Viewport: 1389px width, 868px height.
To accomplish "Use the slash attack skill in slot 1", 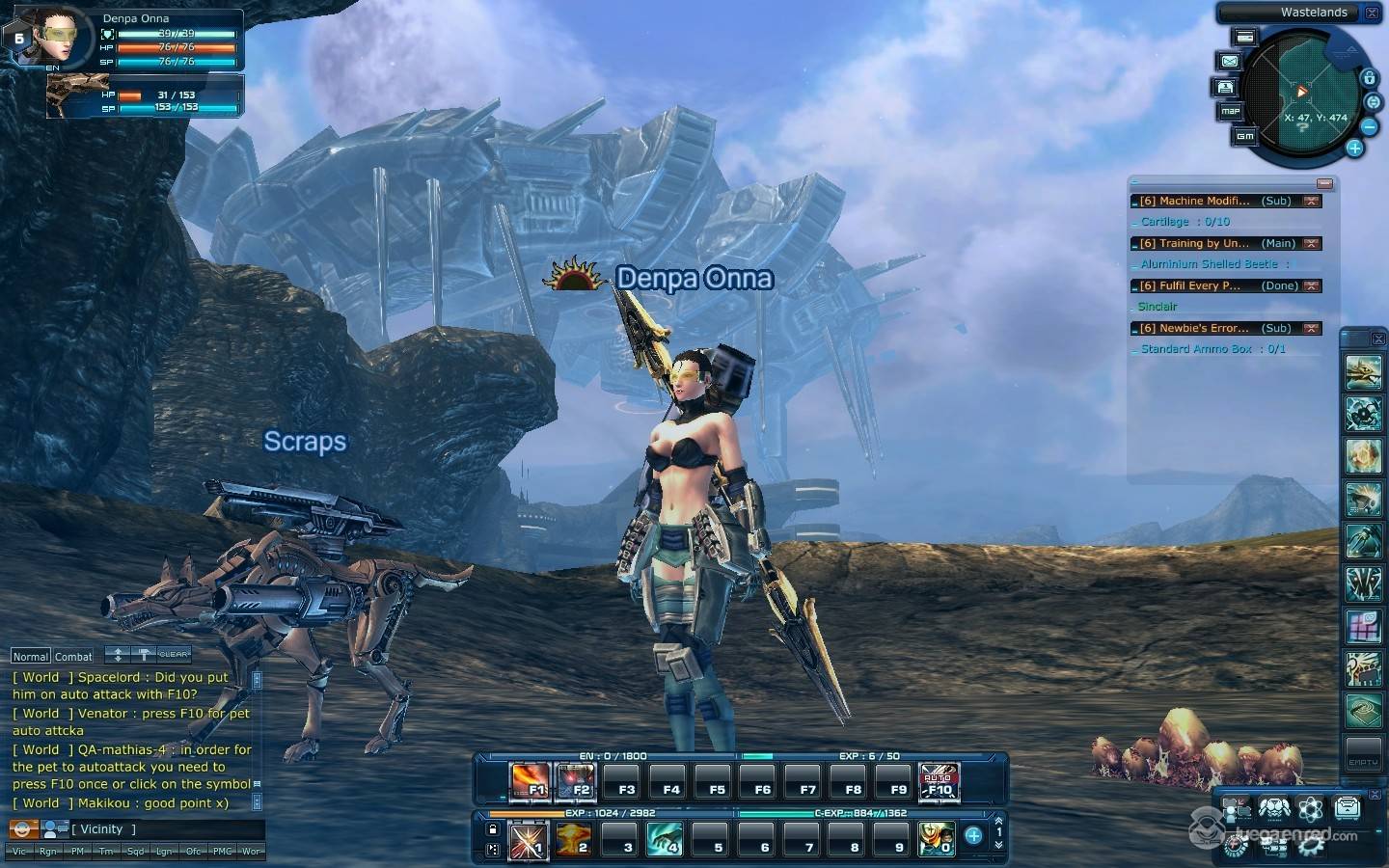I will click(528, 840).
